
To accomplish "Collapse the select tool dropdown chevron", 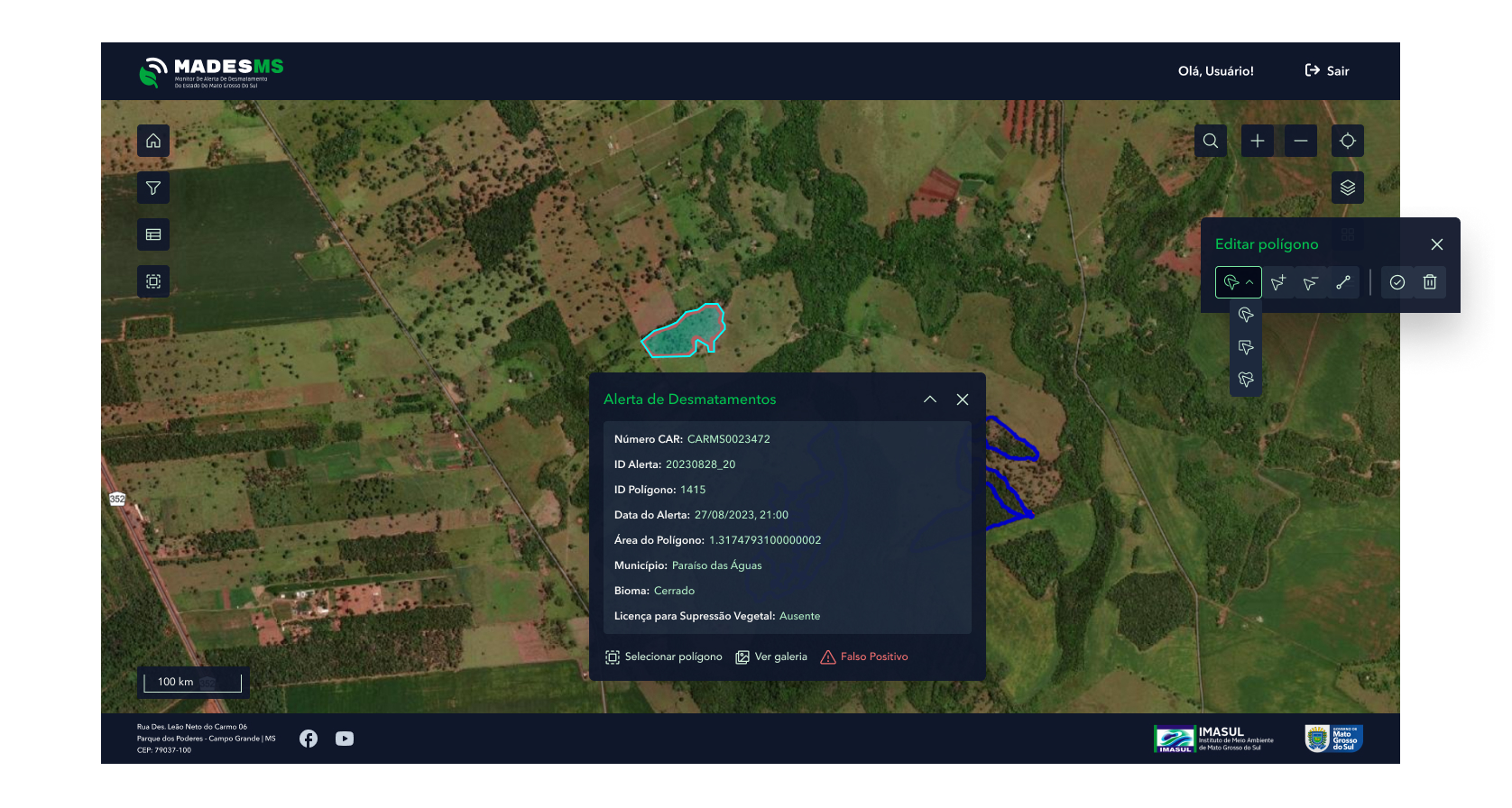I will [1249, 281].
